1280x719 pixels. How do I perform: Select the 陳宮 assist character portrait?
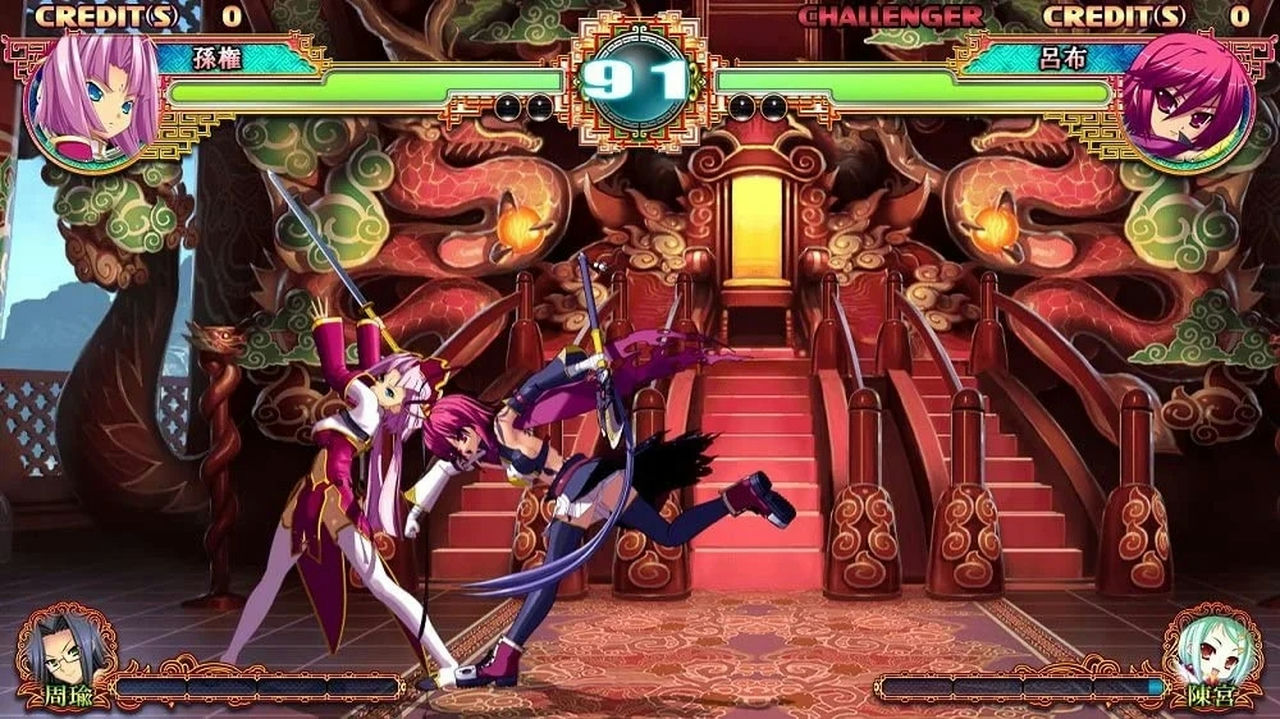1214,652
